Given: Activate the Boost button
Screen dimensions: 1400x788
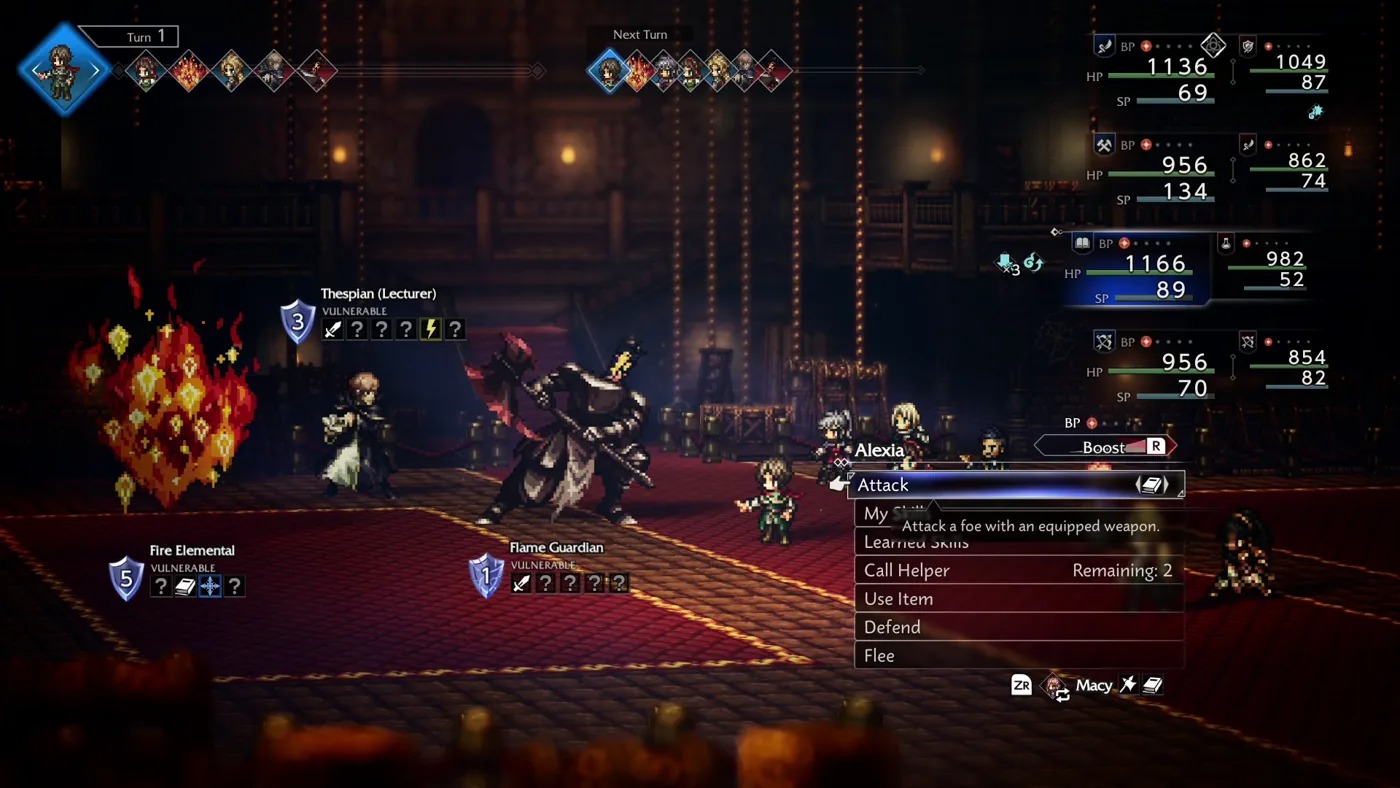Looking at the screenshot, I should coord(1105,447).
